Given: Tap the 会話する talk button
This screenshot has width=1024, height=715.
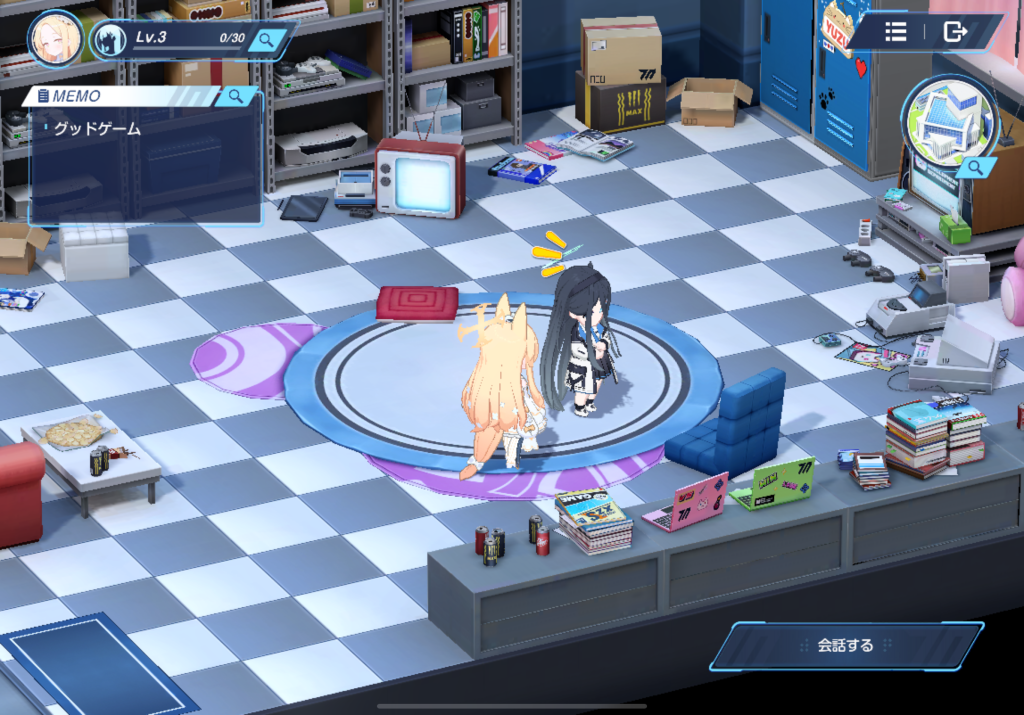Looking at the screenshot, I should coord(846,646).
